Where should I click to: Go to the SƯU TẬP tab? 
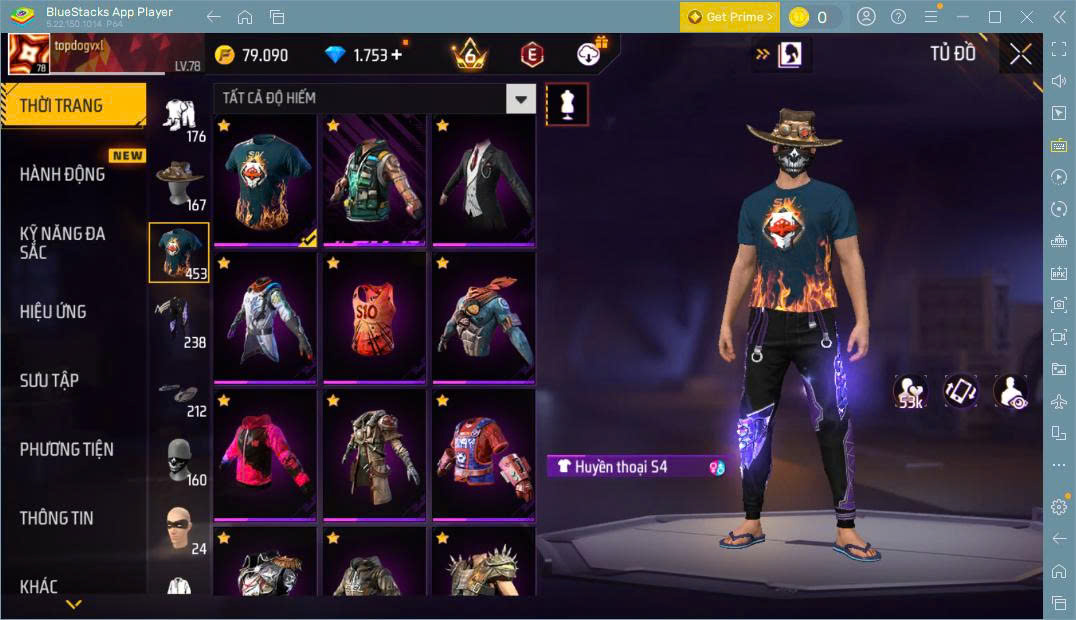(50, 380)
